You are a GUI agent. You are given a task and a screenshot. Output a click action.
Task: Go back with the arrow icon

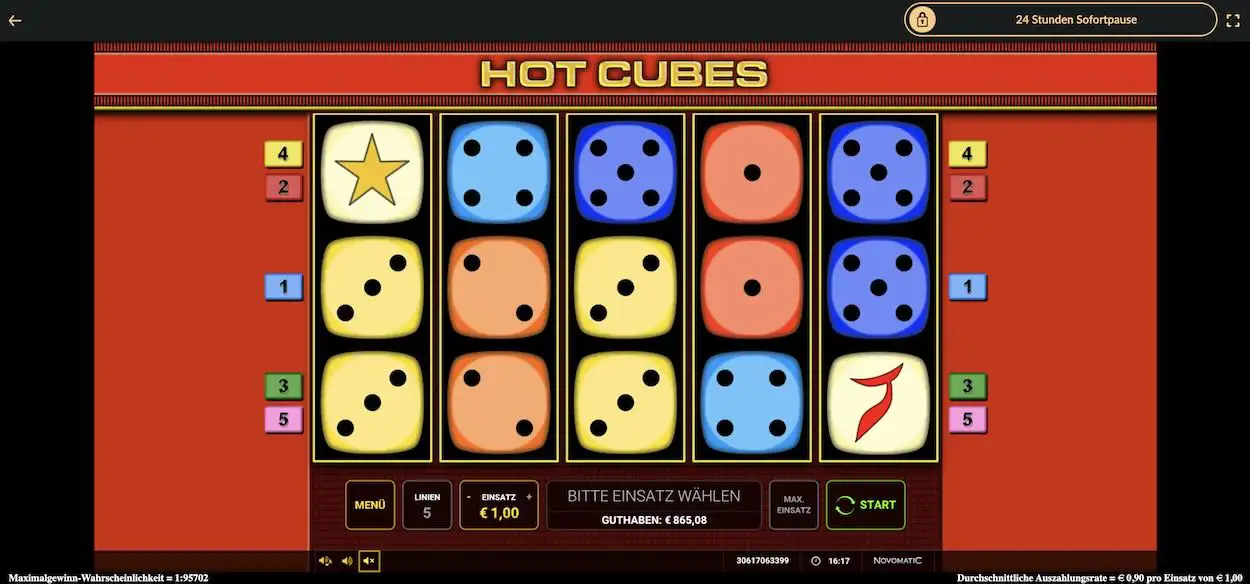tap(15, 20)
